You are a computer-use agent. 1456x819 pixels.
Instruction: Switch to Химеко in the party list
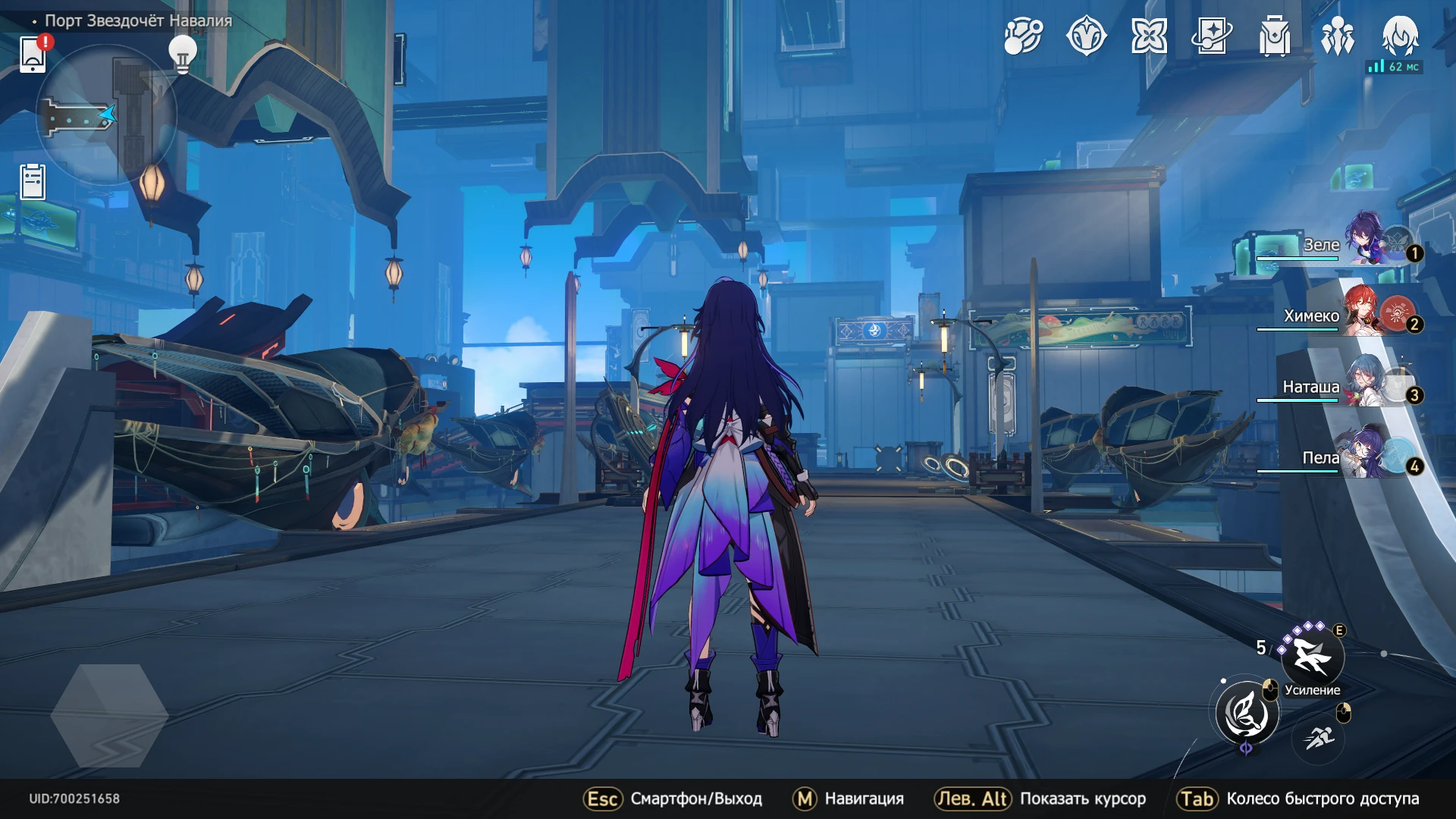pos(1365,314)
